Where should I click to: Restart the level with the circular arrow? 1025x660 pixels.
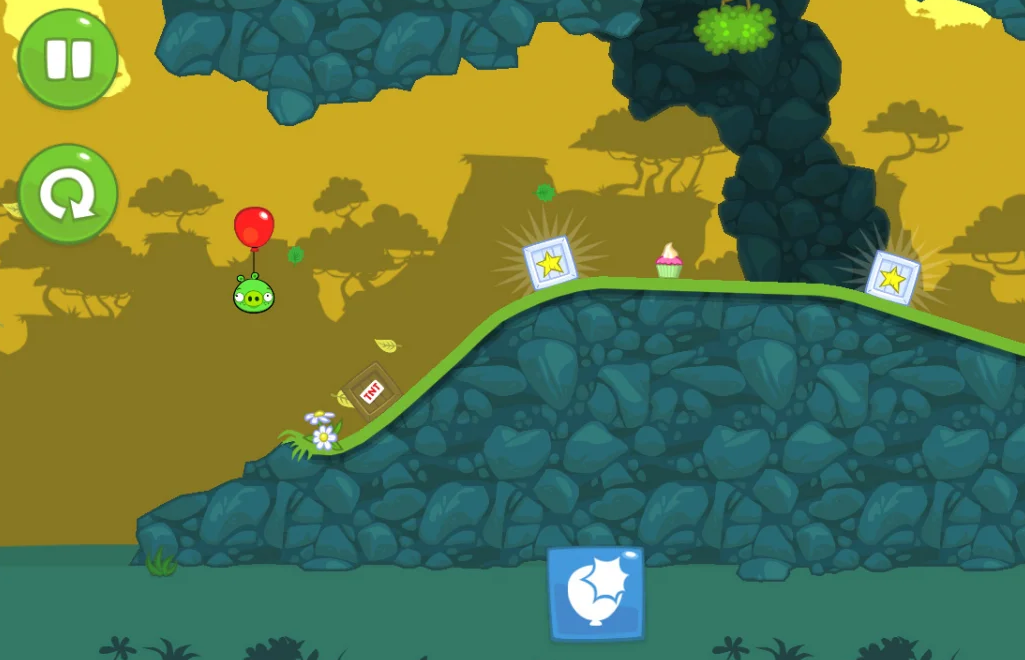[68, 193]
